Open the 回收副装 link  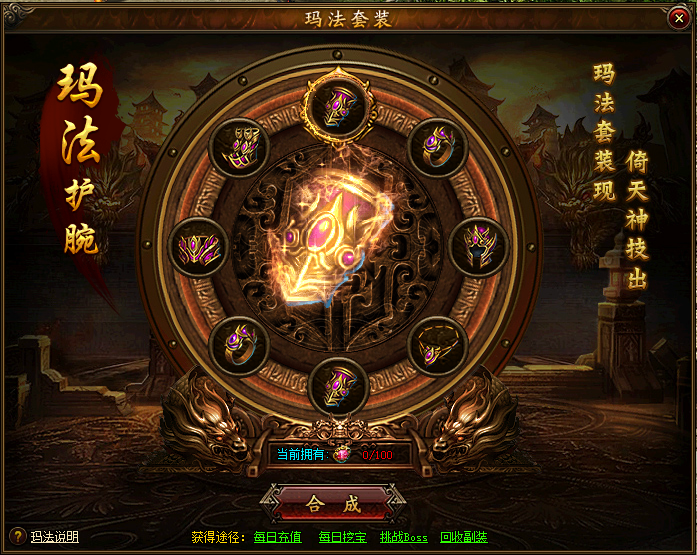[463, 538]
